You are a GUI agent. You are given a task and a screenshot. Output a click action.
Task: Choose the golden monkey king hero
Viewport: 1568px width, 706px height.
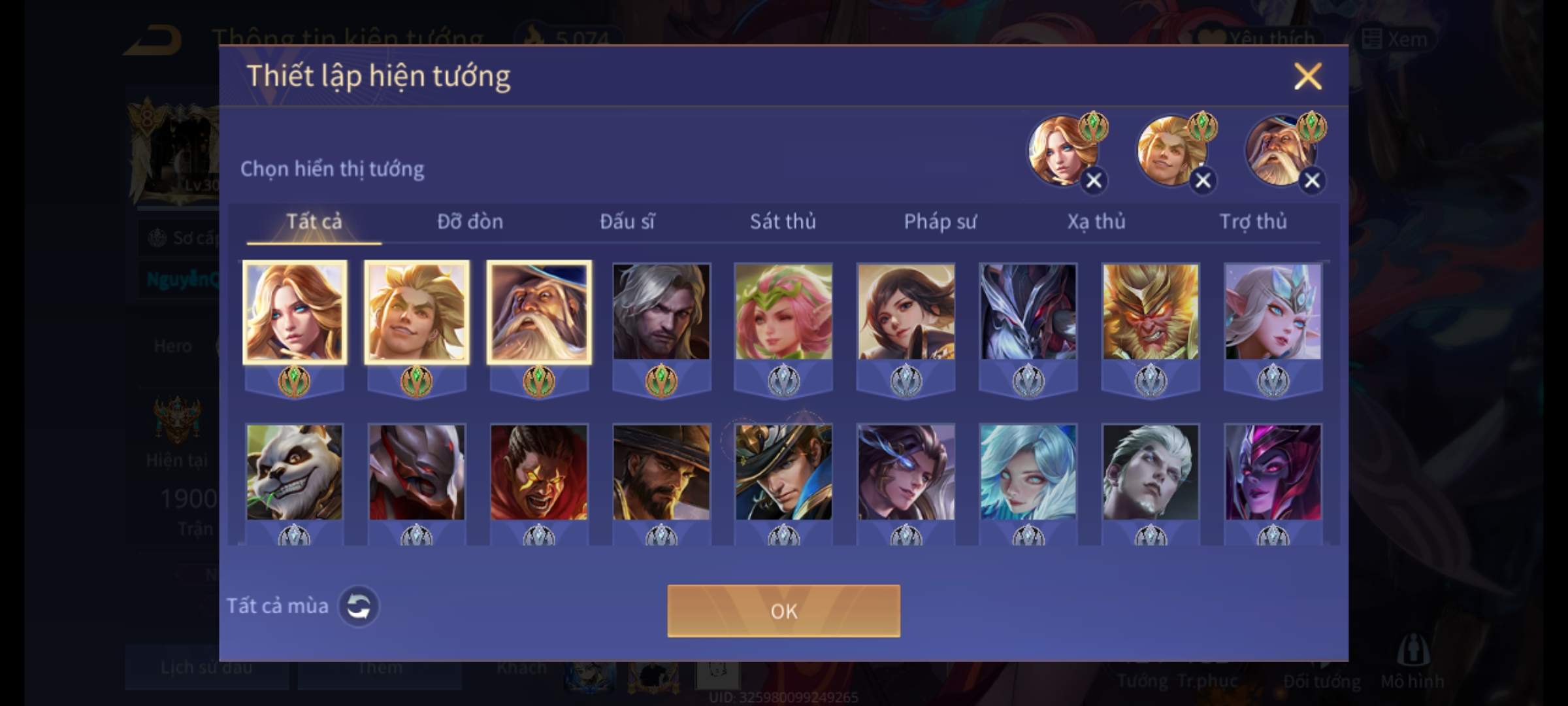[1151, 312]
